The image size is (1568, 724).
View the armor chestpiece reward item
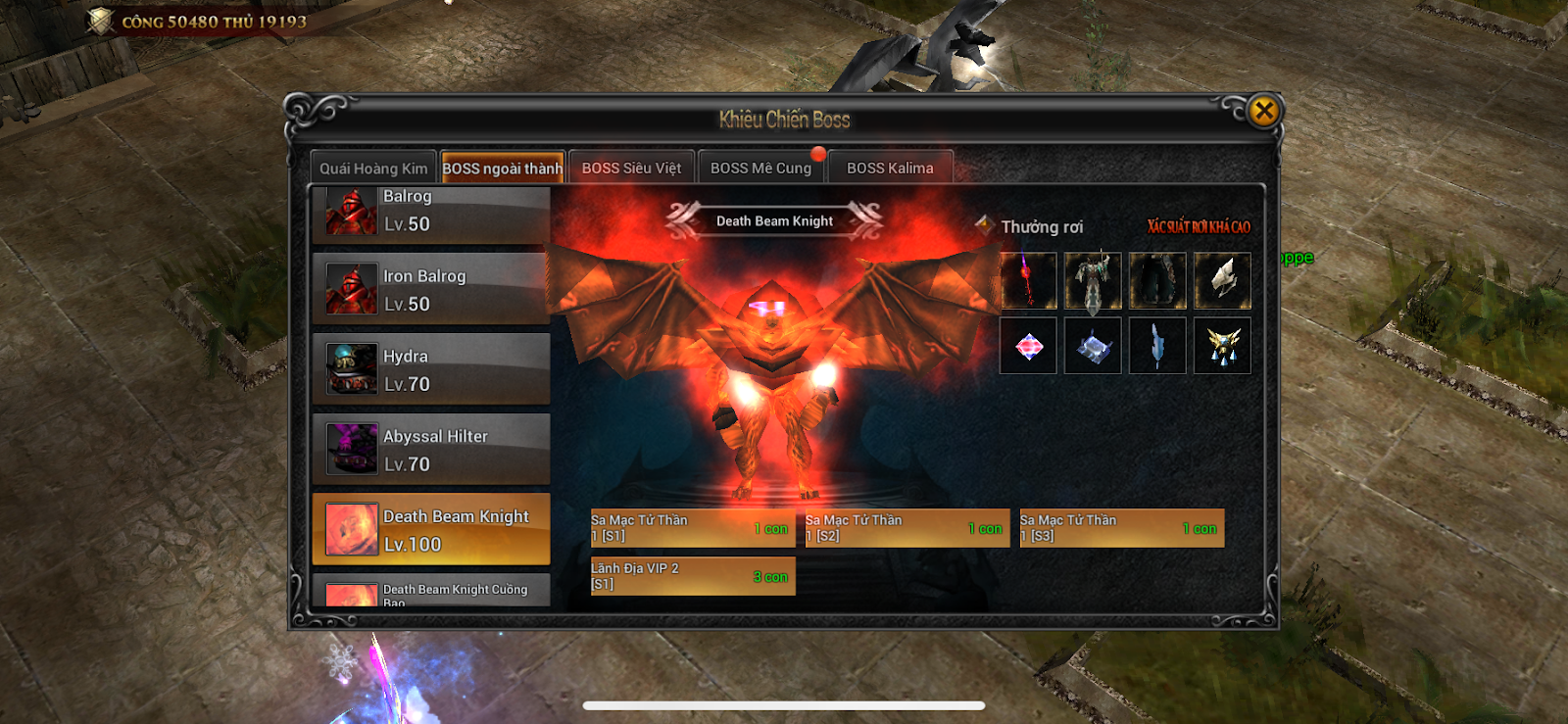[1093, 281]
